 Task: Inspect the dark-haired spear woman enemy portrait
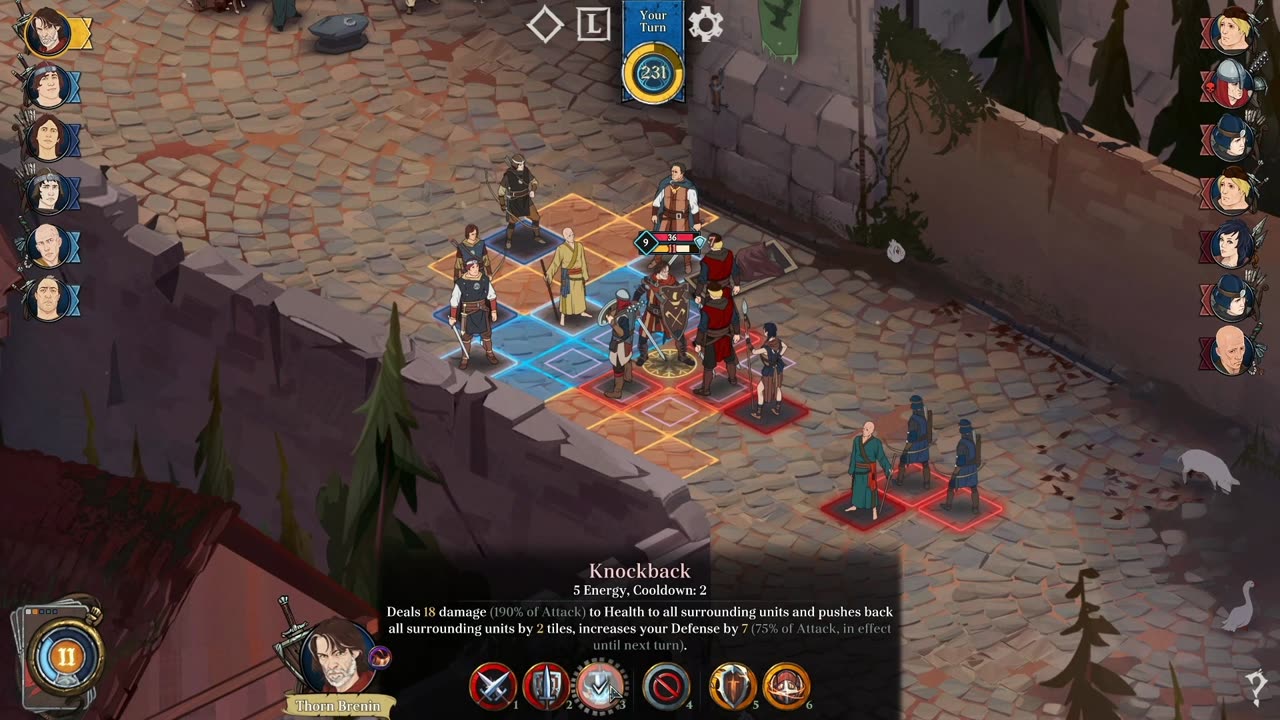point(1232,245)
